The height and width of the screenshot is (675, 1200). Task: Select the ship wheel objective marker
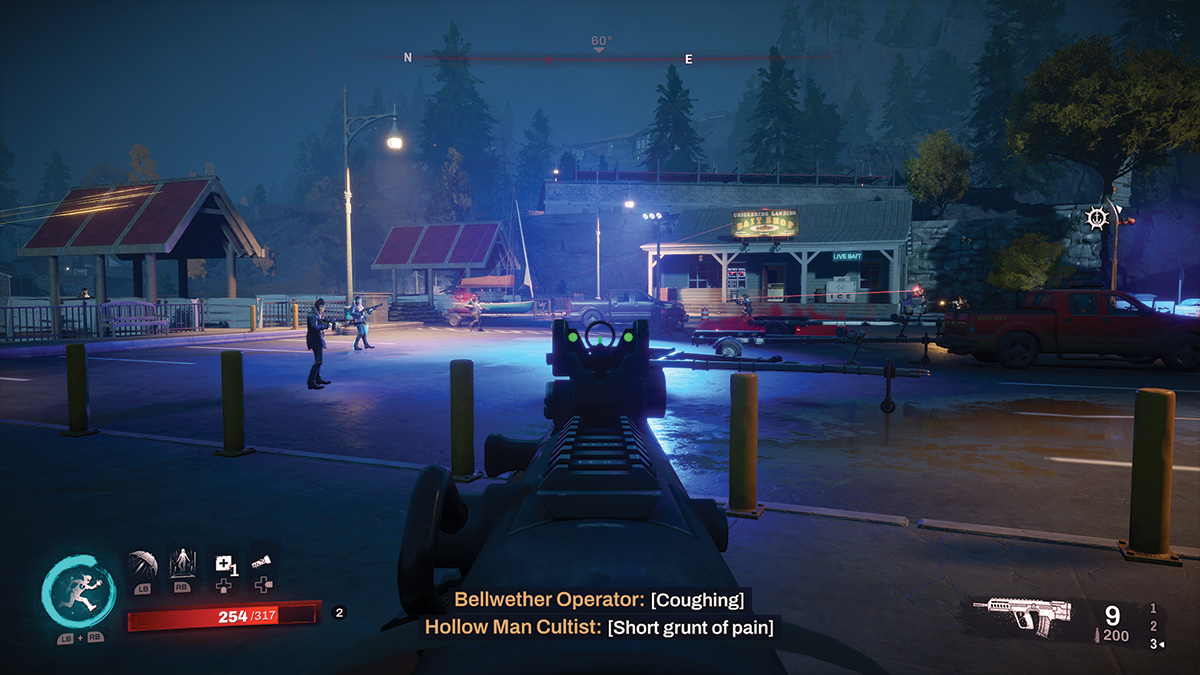tap(1097, 217)
